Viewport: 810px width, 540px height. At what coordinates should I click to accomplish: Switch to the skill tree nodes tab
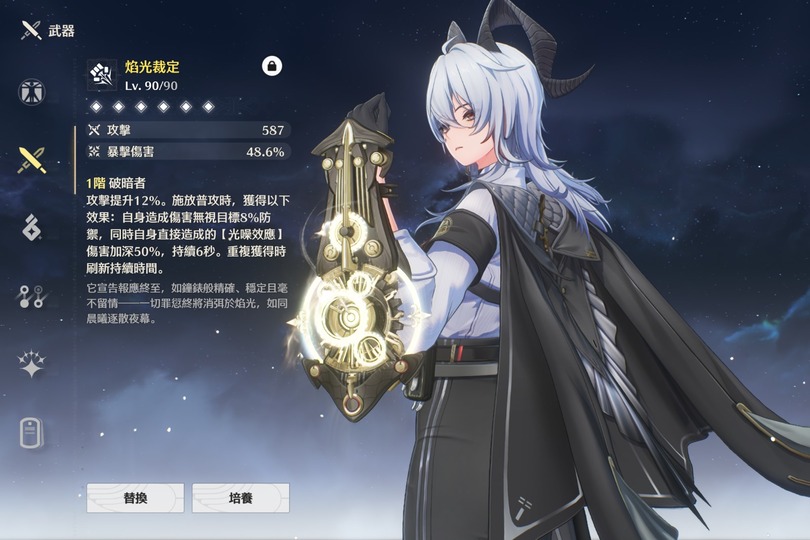point(32,296)
